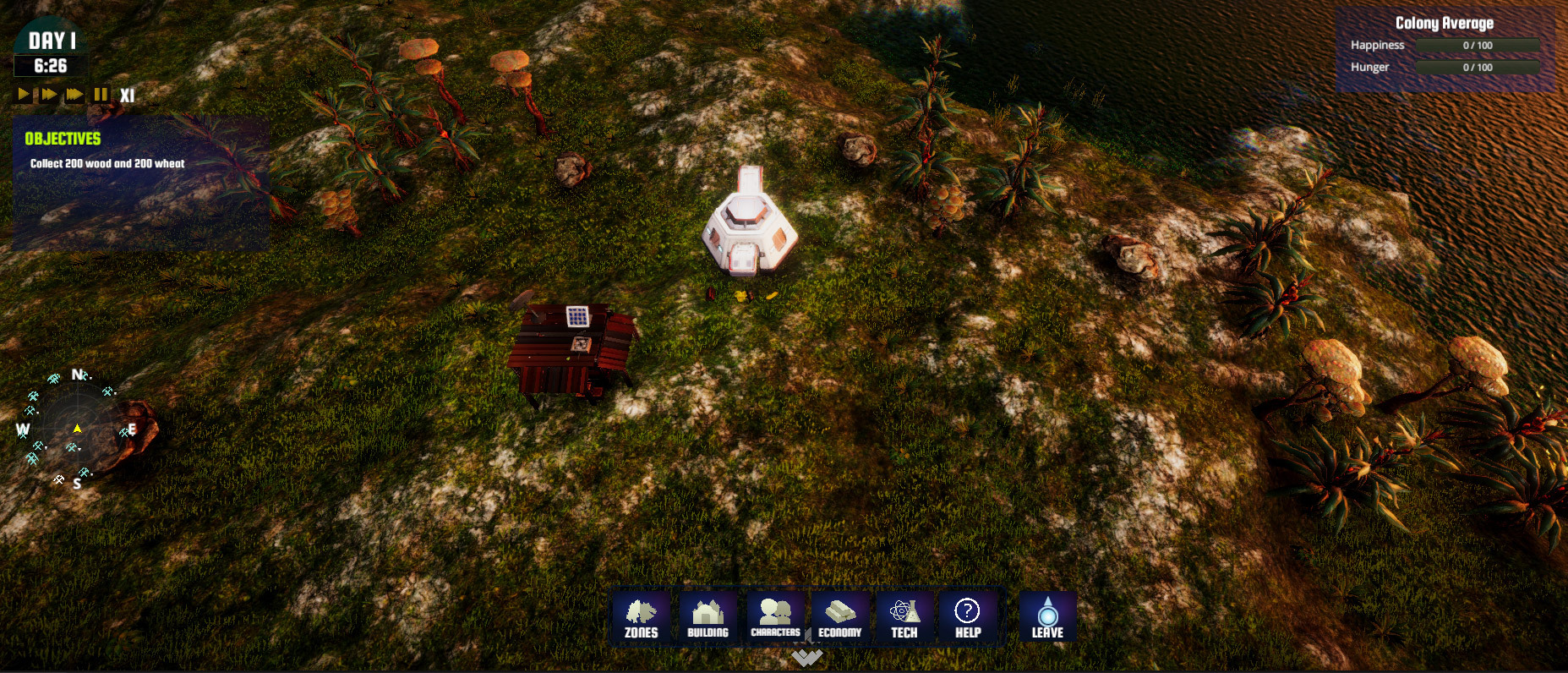Select the double-arrow fast forward speed

coord(49,95)
